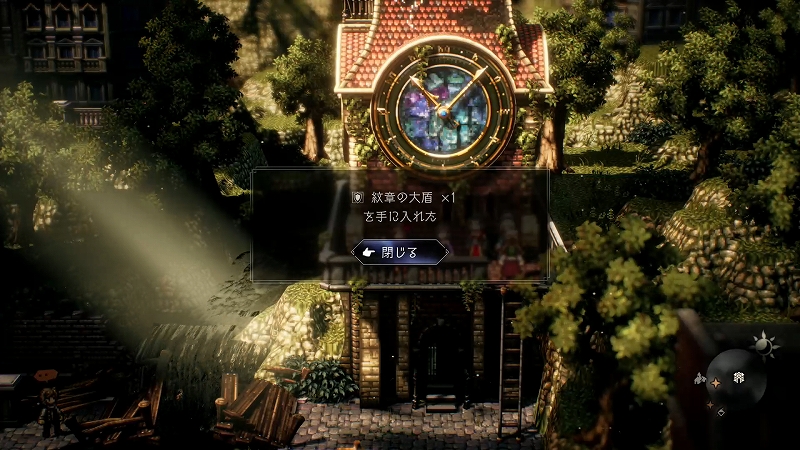Open the circular minimap radar
Viewport: 800px width, 450px height.
click(738, 382)
